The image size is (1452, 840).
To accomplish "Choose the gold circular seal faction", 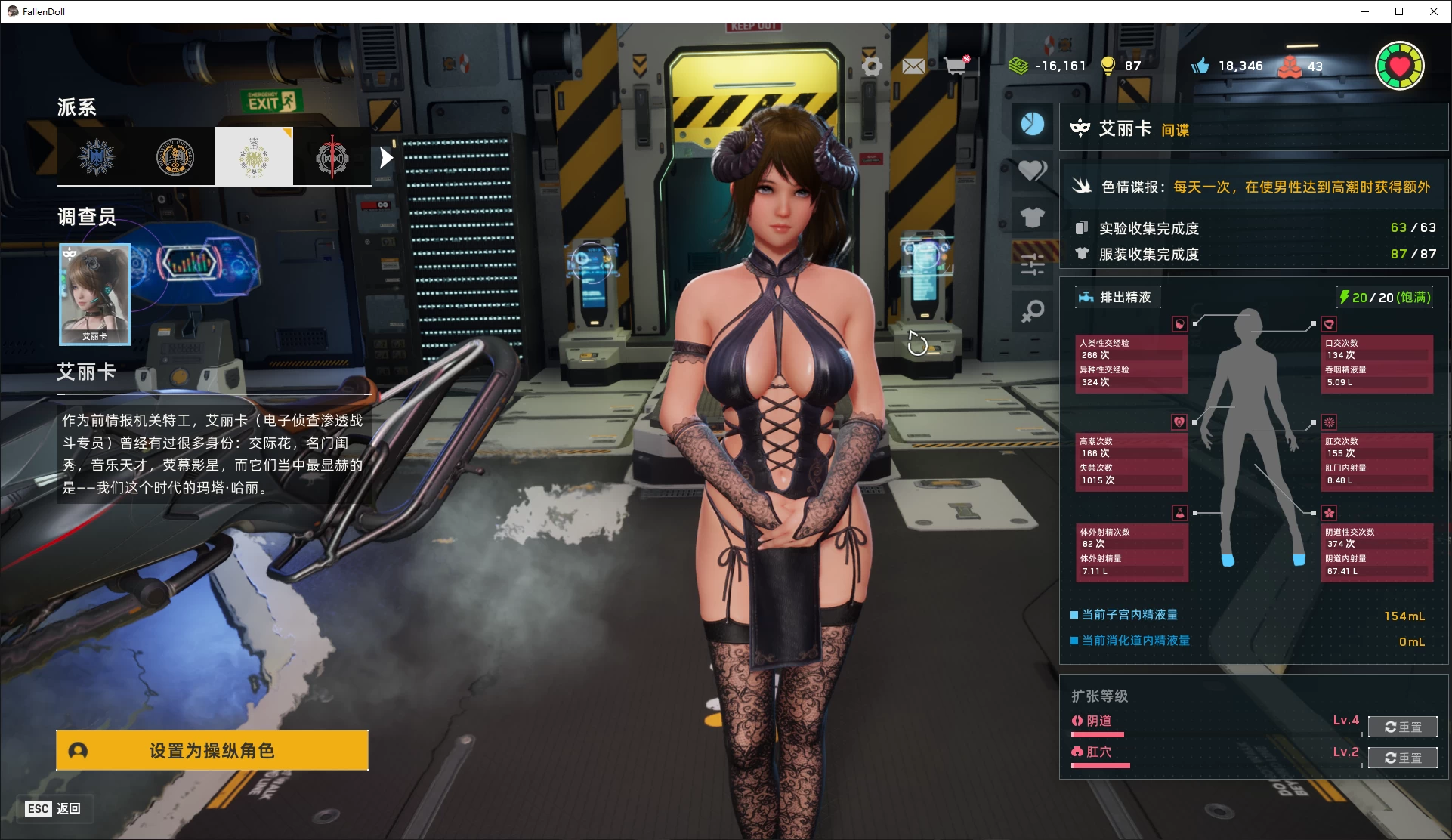I will pyautogui.click(x=175, y=157).
